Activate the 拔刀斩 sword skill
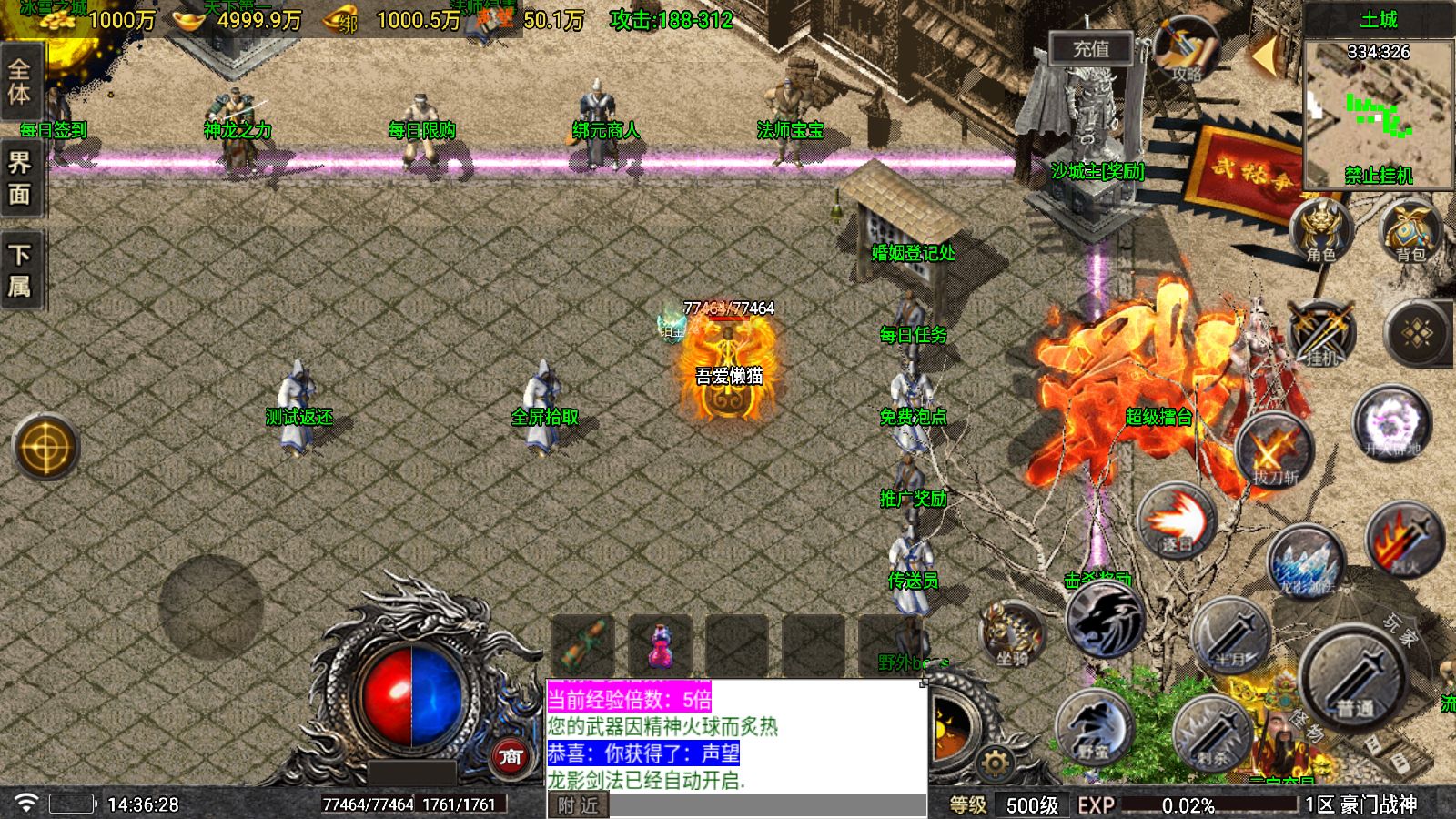 pyautogui.click(x=1274, y=450)
